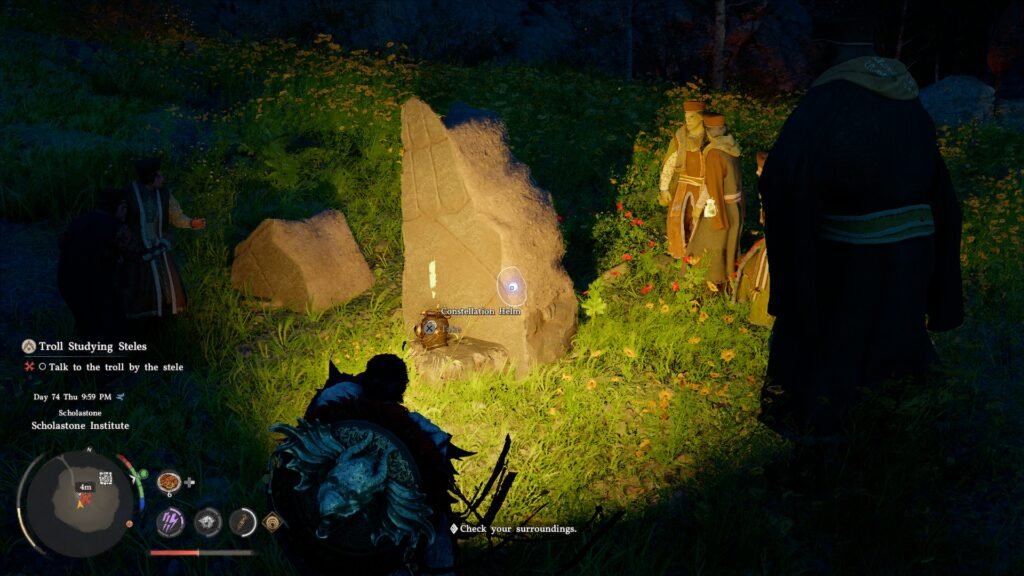This screenshot has width=1024, height=576.
Task: Click the Constellation Helm item label
Action: pyautogui.click(x=481, y=312)
